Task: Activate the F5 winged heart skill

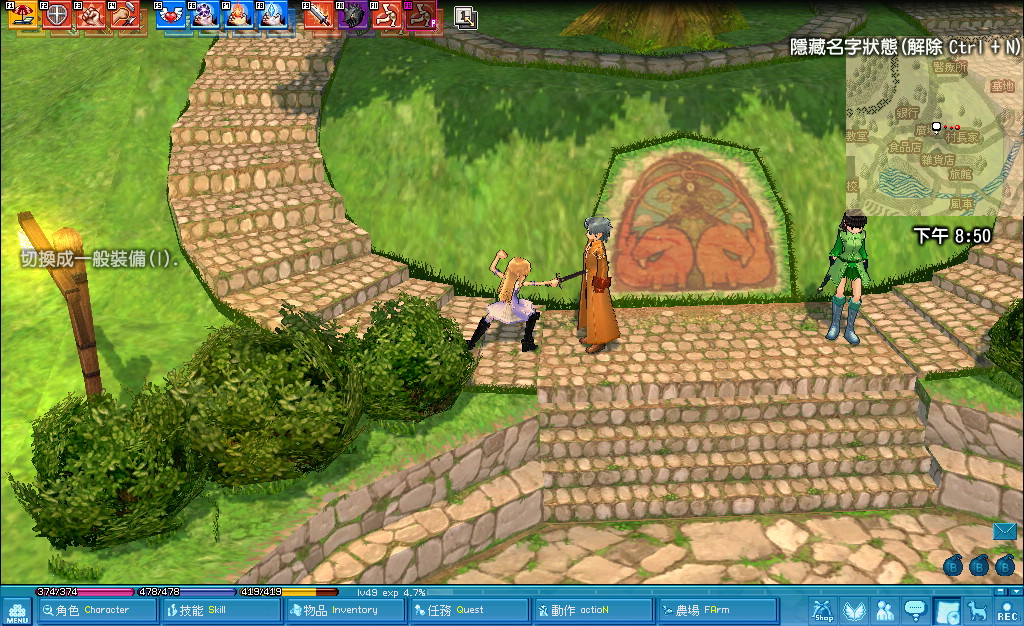Action: click(171, 15)
